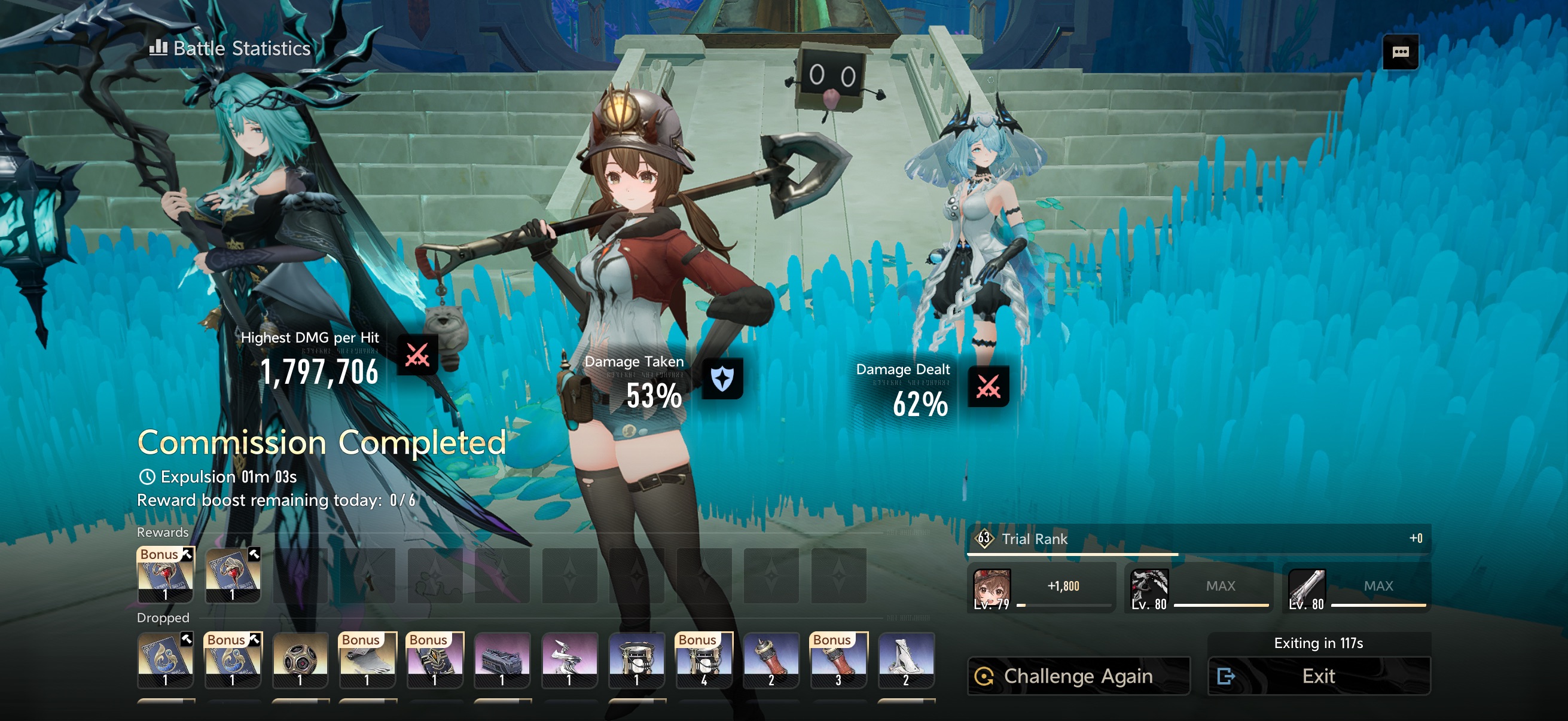Image resolution: width=1568 pixels, height=721 pixels.
Task: Inspect the non-bonus red spiked cylinder drop
Action: [771, 660]
